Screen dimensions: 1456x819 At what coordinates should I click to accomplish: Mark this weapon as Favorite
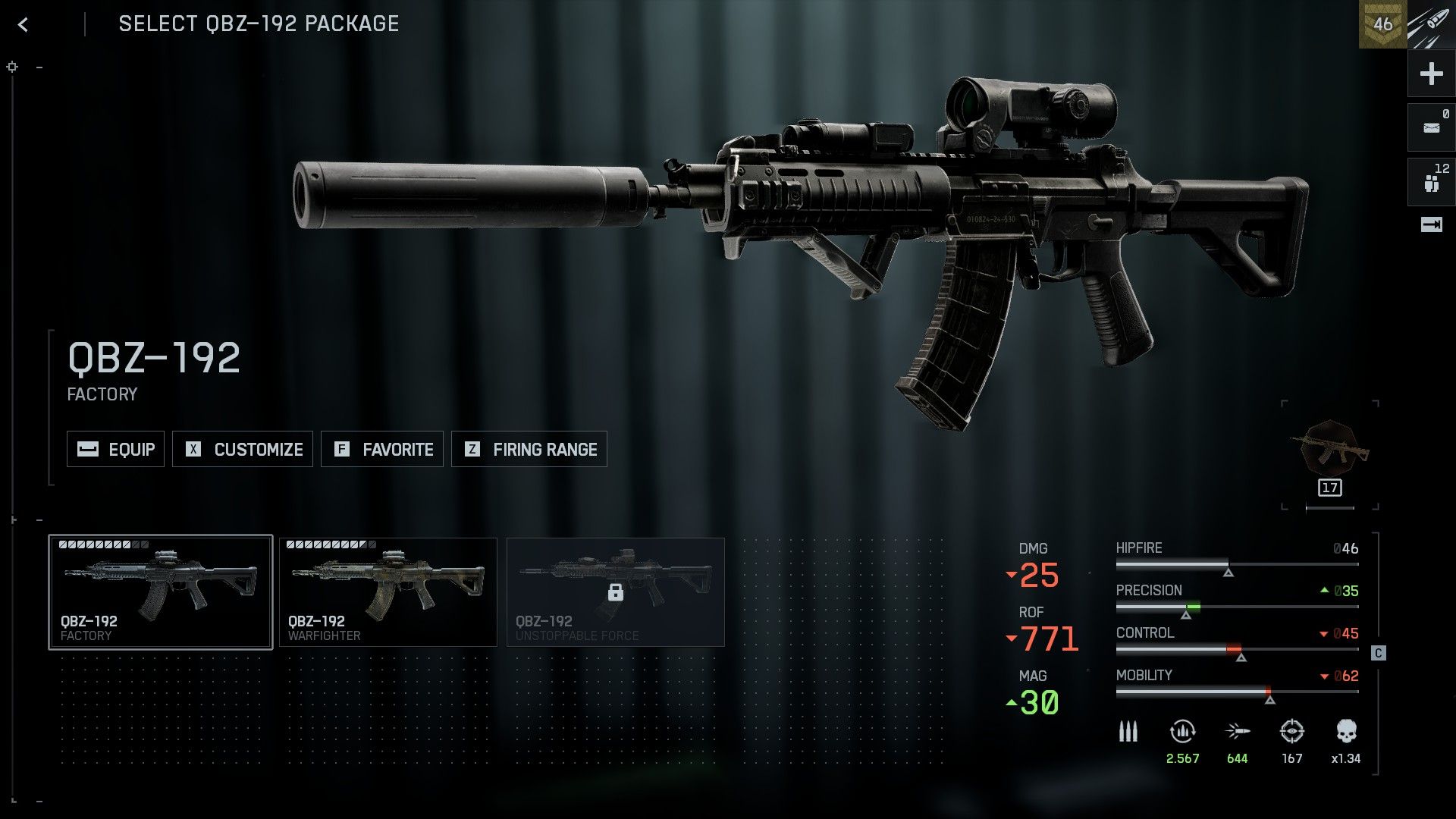coord(382,449)
